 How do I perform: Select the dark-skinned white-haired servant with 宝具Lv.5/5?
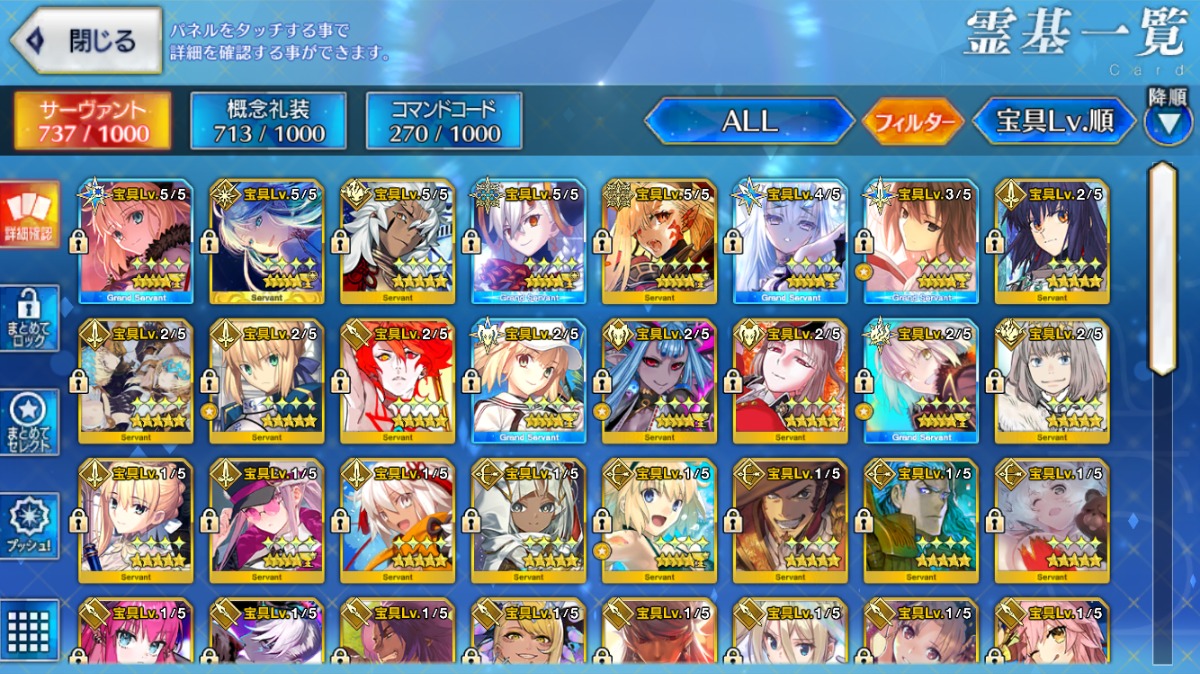pos(397,241)
